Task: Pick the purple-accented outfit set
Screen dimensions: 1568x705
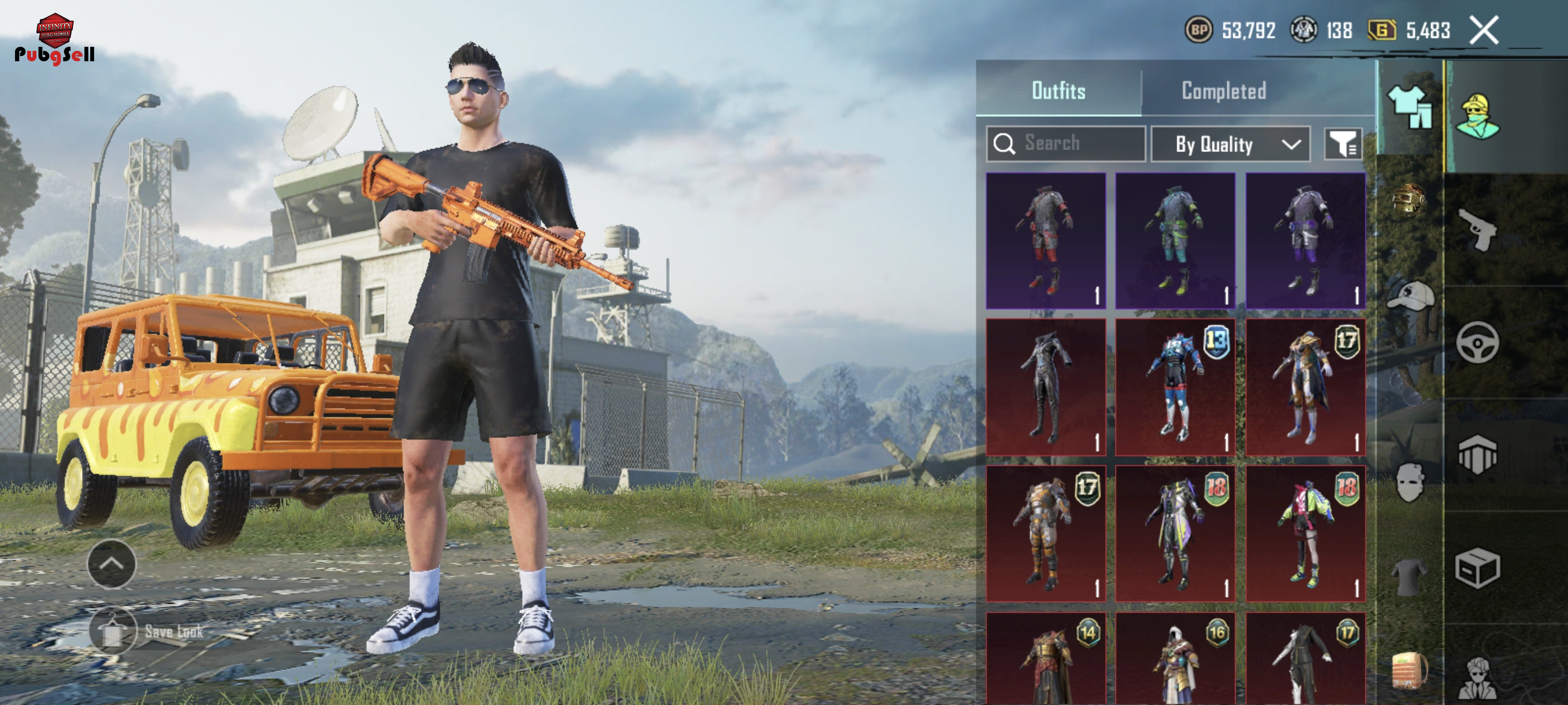Action: click(x=1305, y=241)
